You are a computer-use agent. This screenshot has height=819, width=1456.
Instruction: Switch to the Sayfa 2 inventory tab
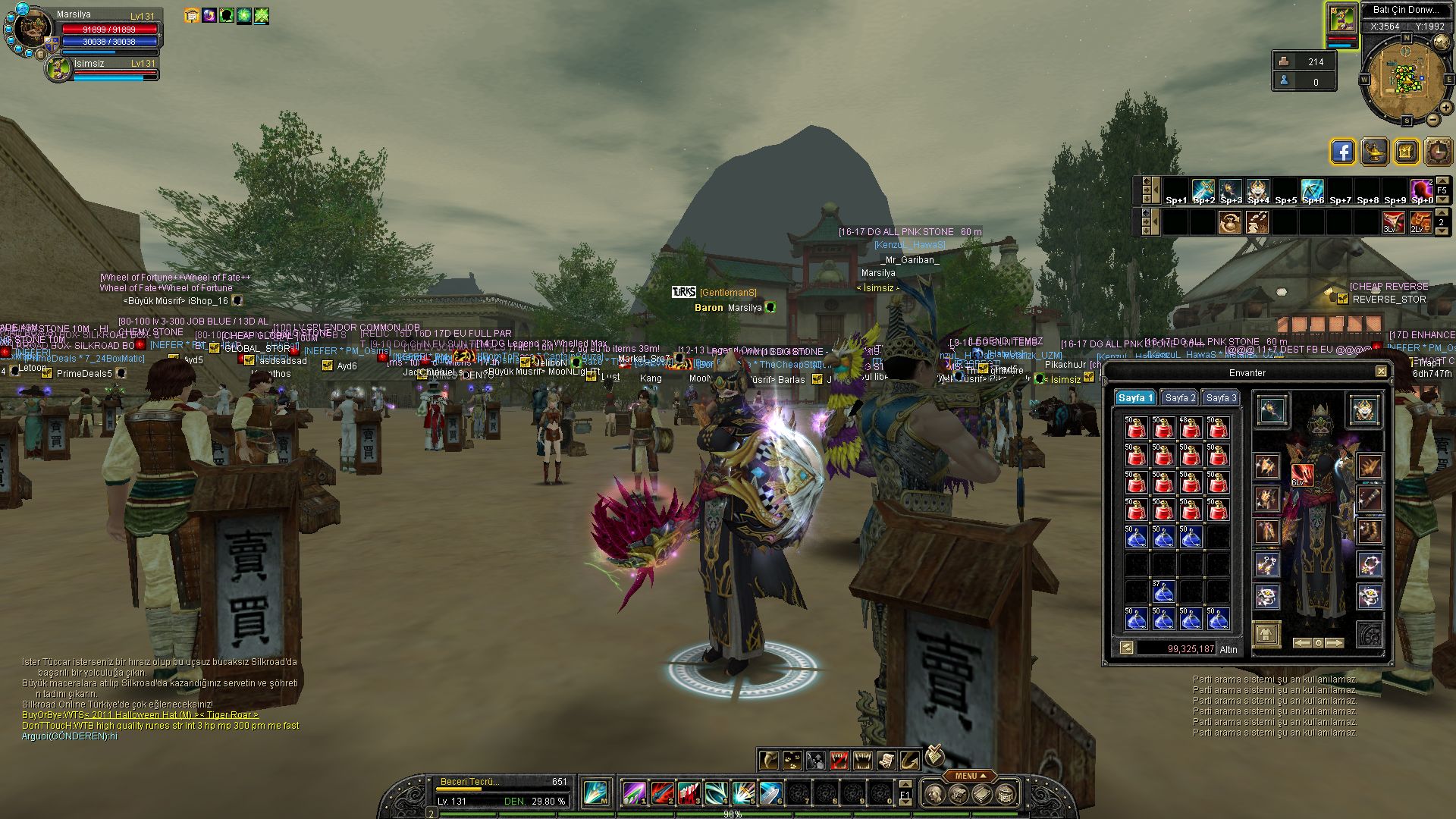pos(1180,398)
